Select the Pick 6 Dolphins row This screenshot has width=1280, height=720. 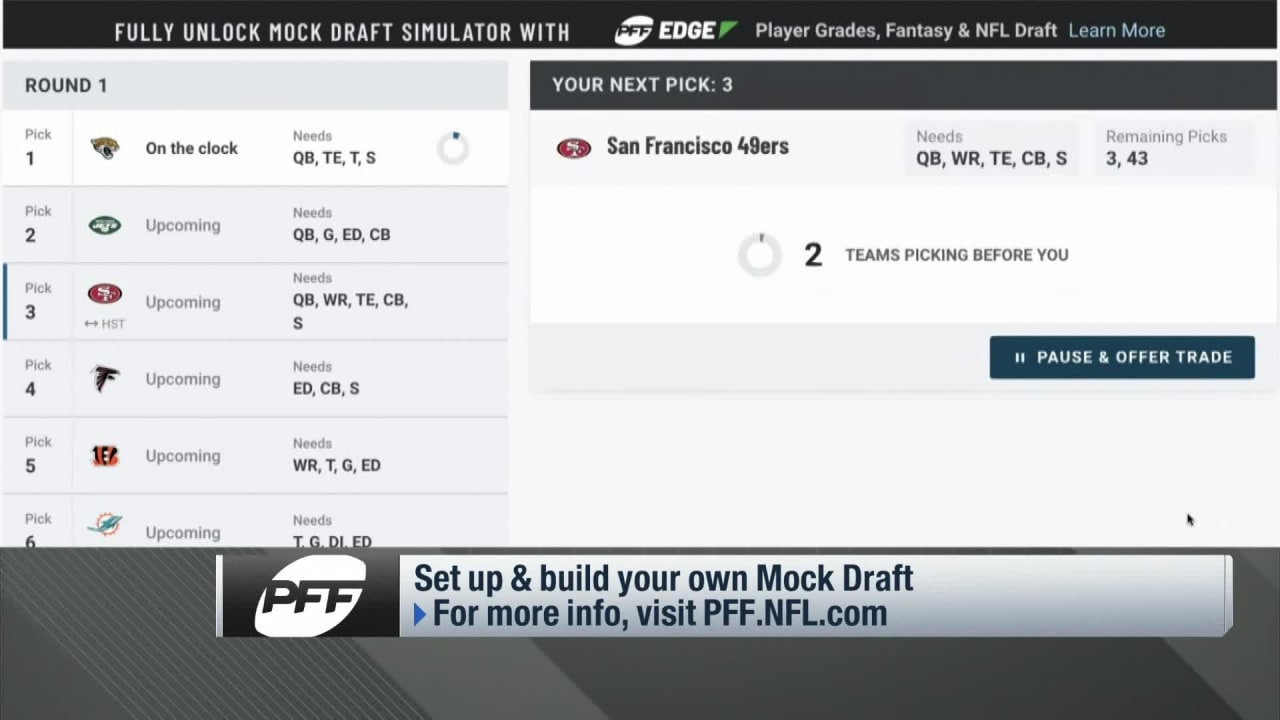click(x=255, y=530)
